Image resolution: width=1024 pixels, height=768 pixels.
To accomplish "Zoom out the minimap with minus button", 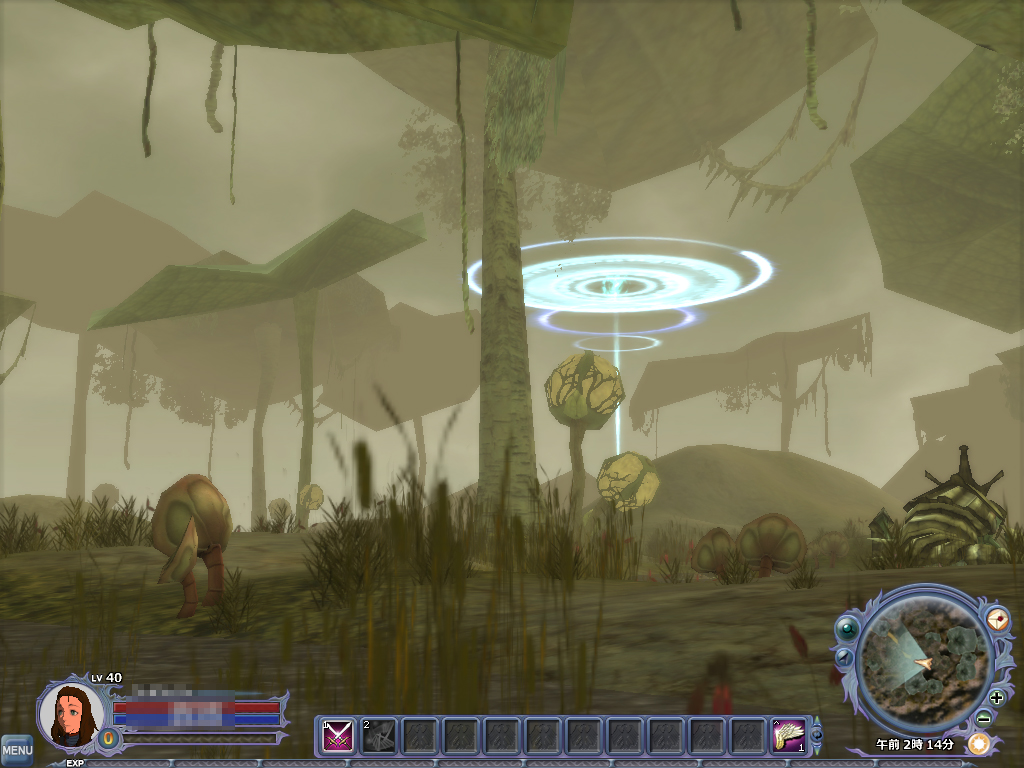I will [x=984, y=717].
